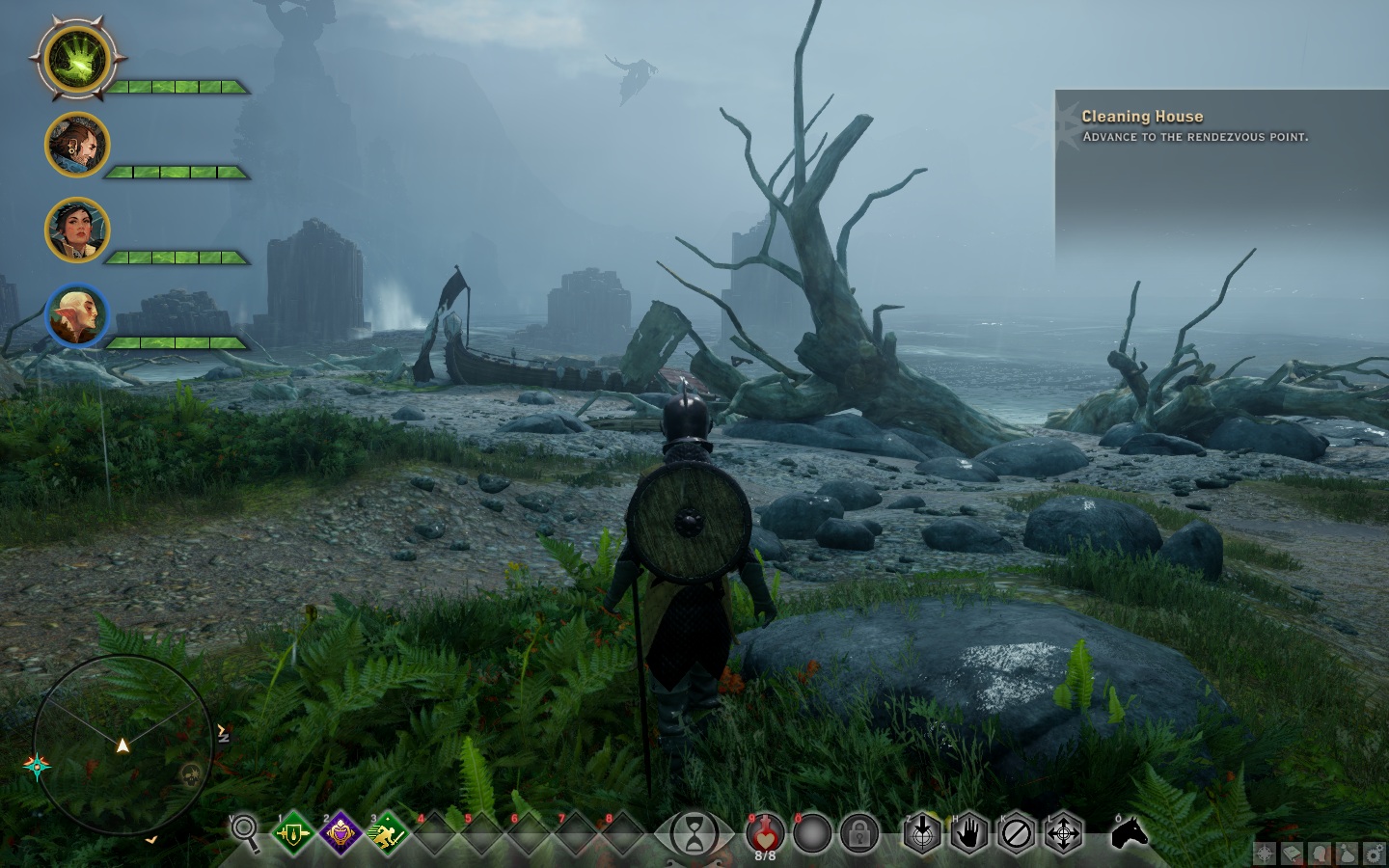Viewport: 1389px width, 868px height.
Task: Select the dark-haired woman party portrait
Action: [77, 231]
